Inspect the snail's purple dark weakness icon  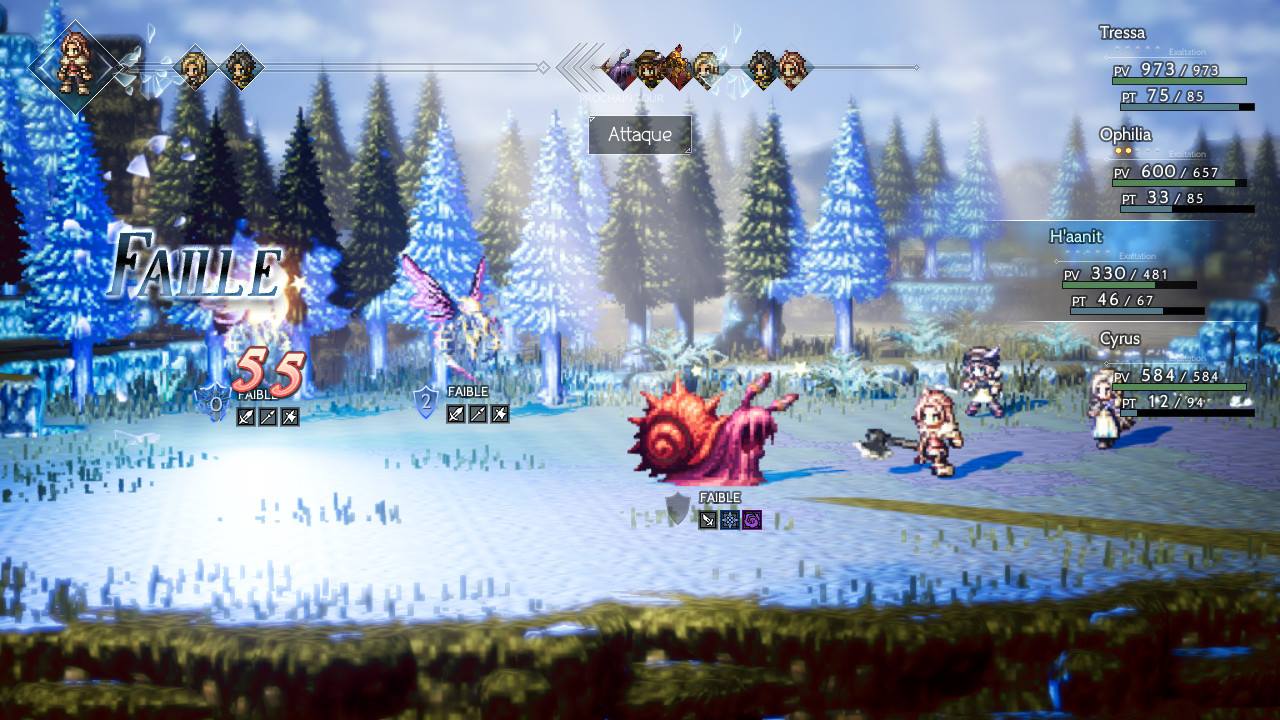click(x=752, y=519)
